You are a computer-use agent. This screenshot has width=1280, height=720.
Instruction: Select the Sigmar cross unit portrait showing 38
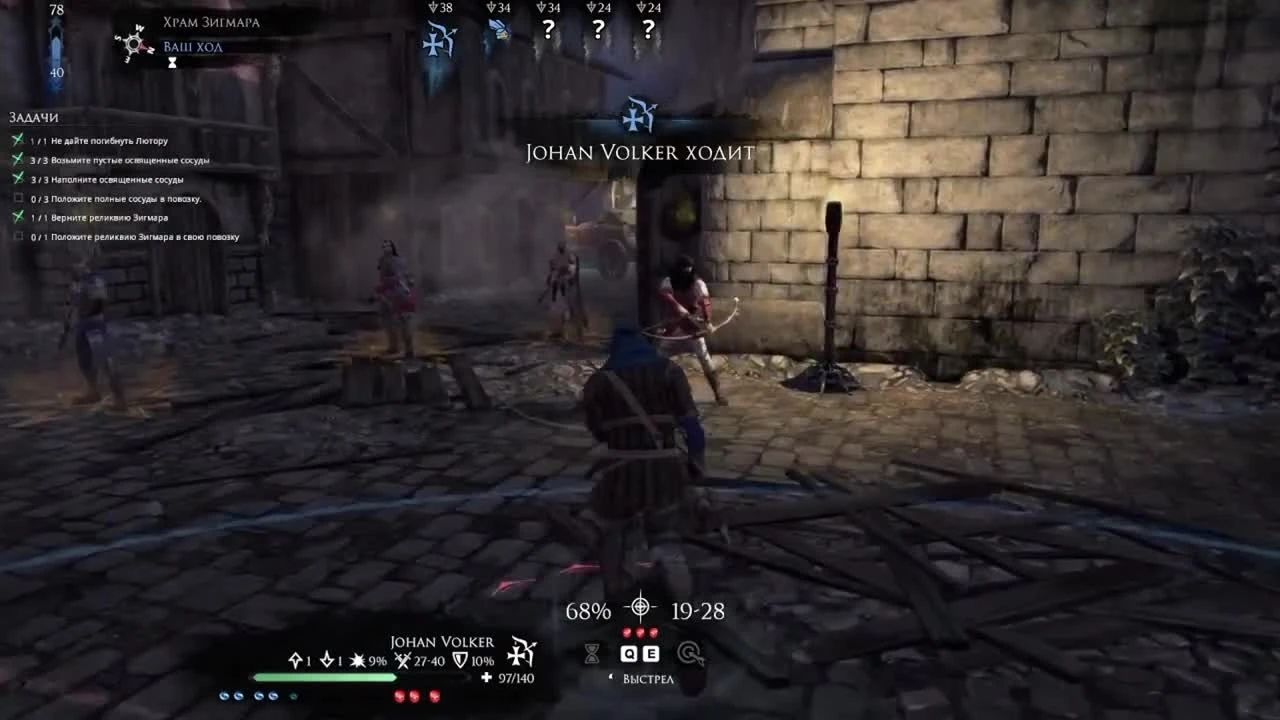[x=438, y=30]
